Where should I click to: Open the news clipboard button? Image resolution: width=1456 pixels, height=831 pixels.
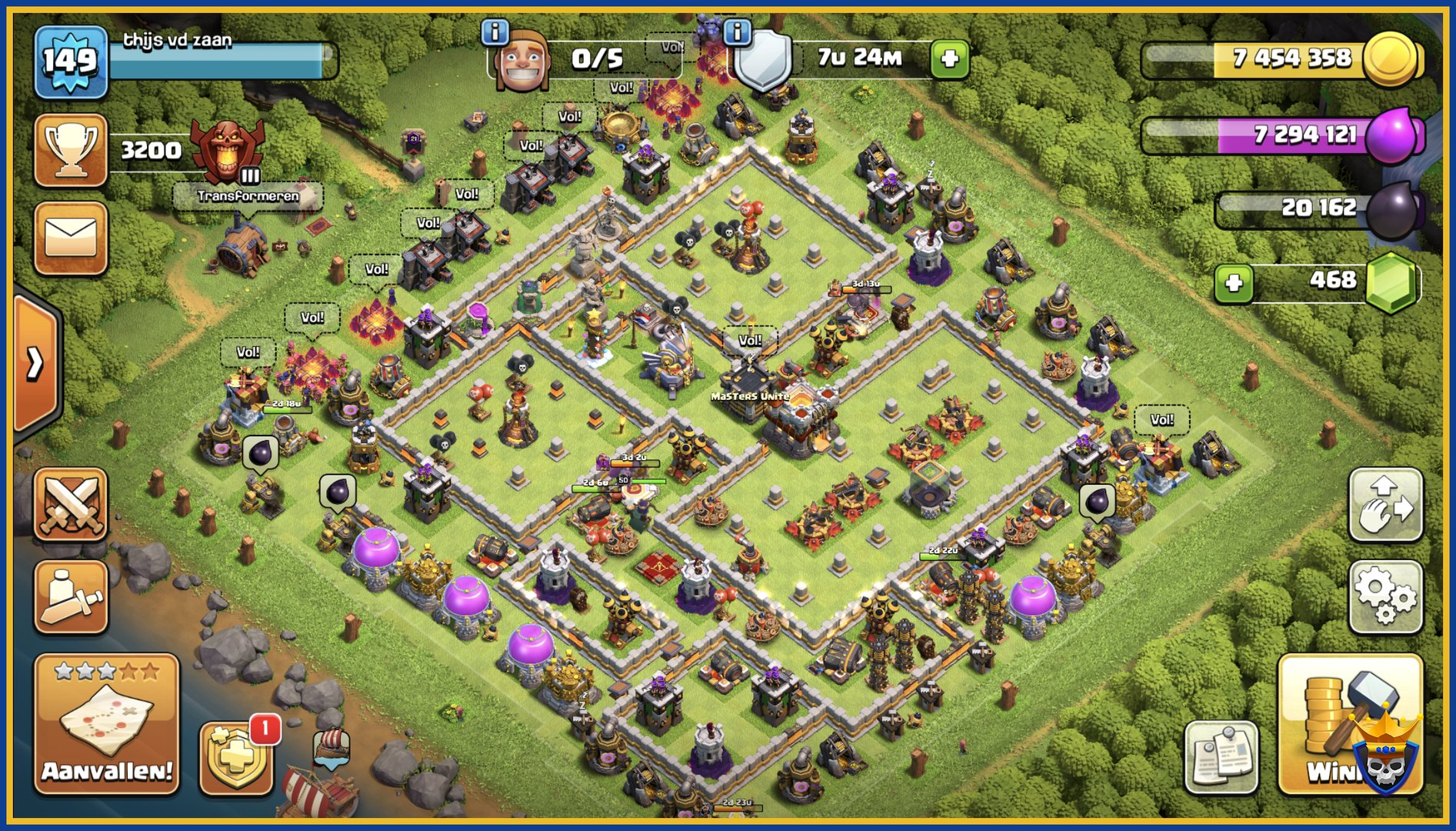1221,757
